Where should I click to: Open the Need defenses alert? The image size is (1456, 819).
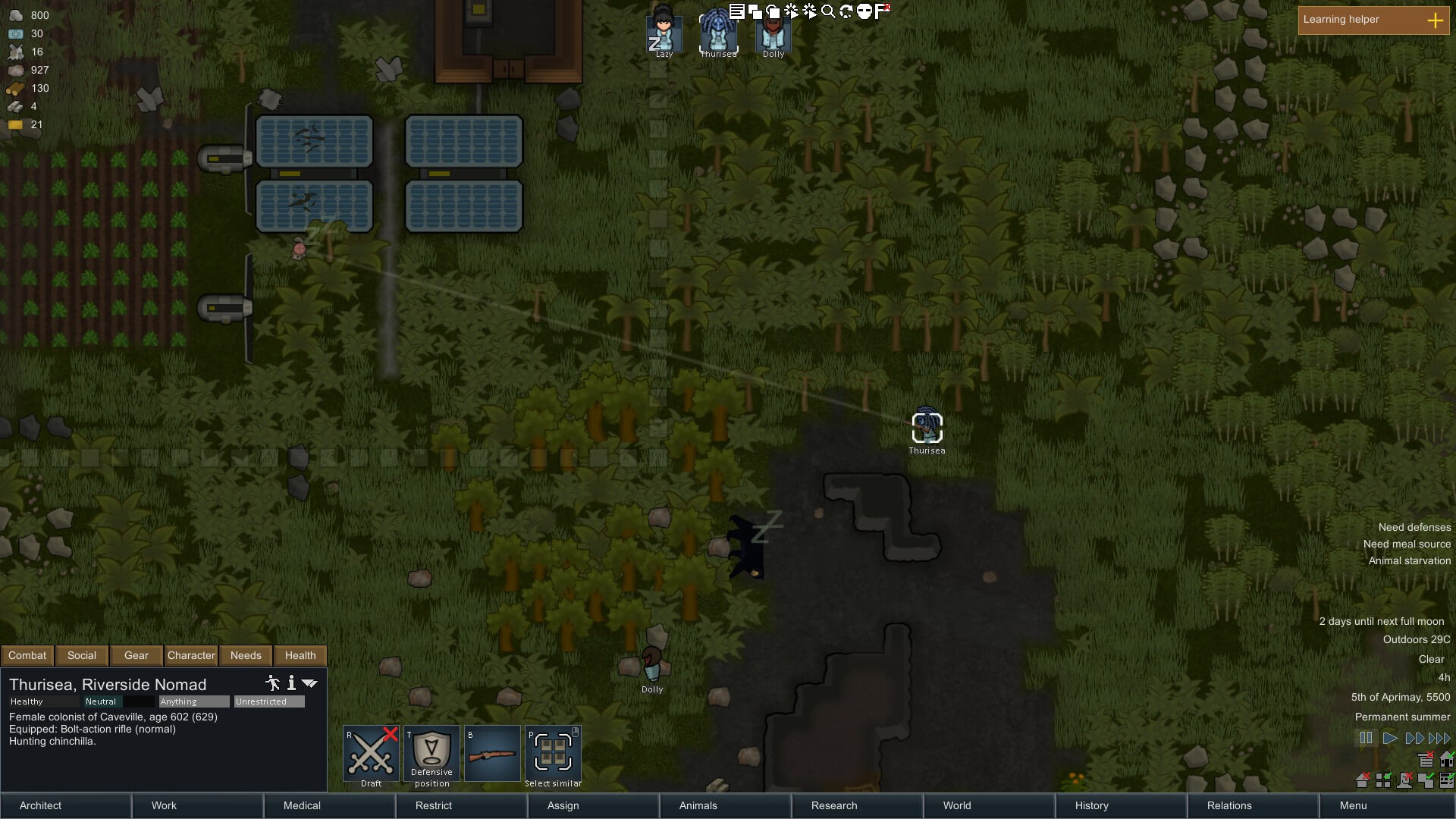click(1414, 527)
